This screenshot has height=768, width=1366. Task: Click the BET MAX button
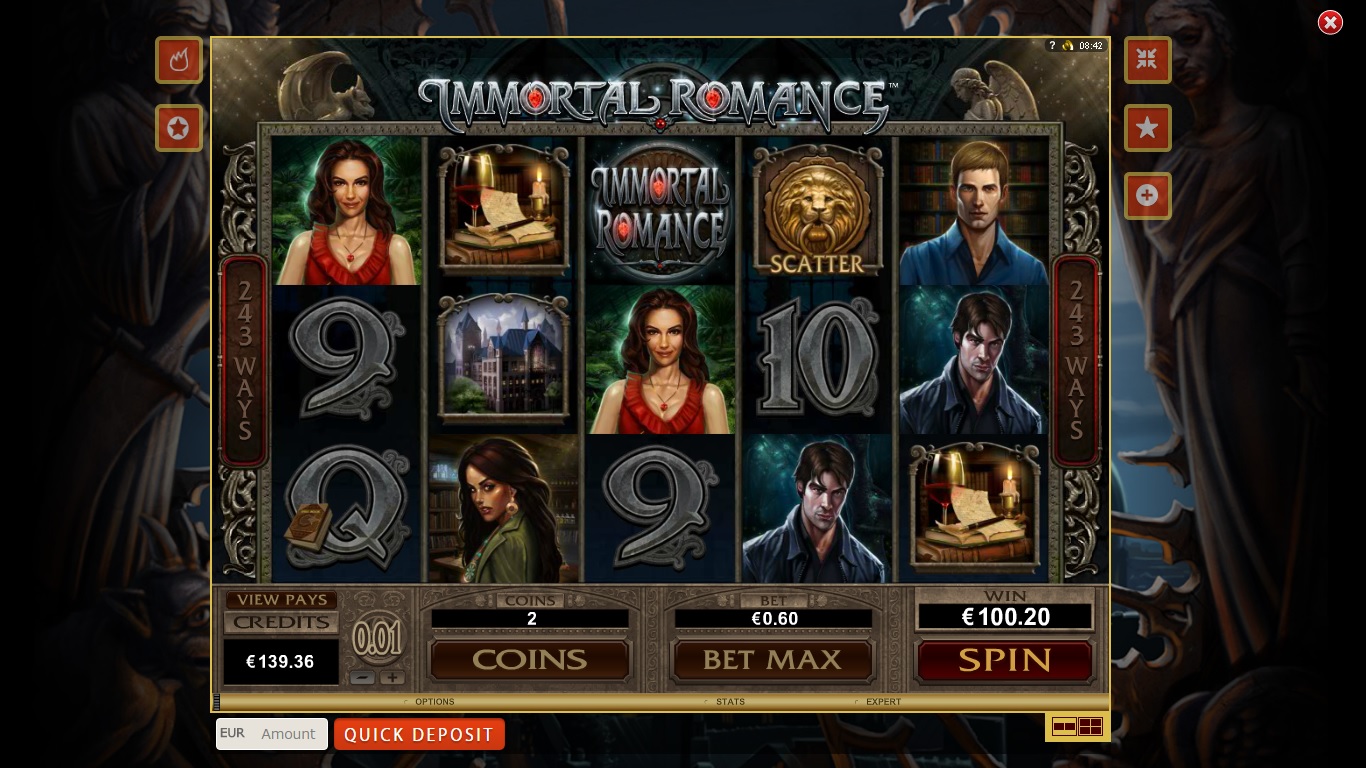773,660
